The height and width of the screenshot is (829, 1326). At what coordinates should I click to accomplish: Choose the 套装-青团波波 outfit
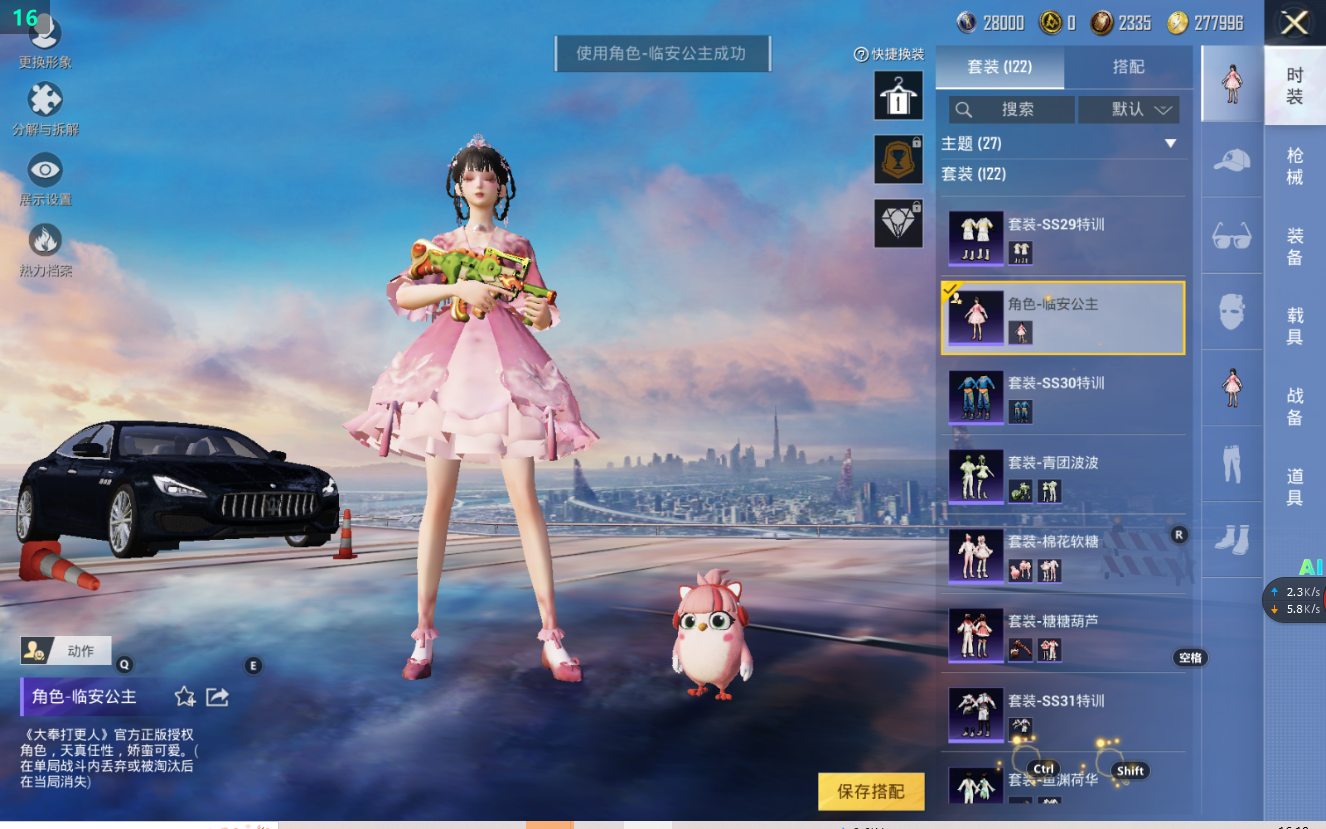(1063, 476)
